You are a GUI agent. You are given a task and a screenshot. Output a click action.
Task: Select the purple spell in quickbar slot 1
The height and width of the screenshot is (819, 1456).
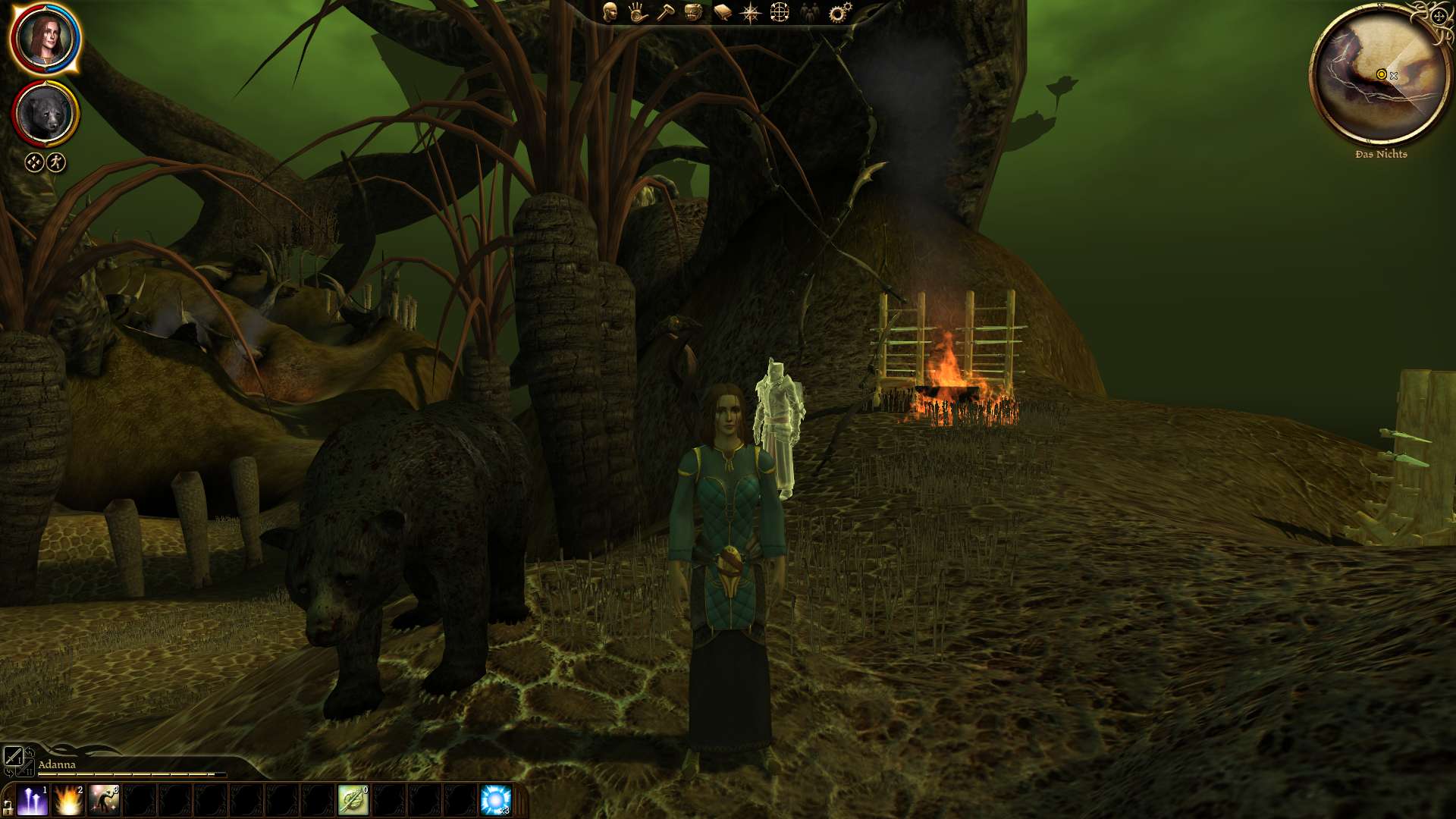pos(32,799)
